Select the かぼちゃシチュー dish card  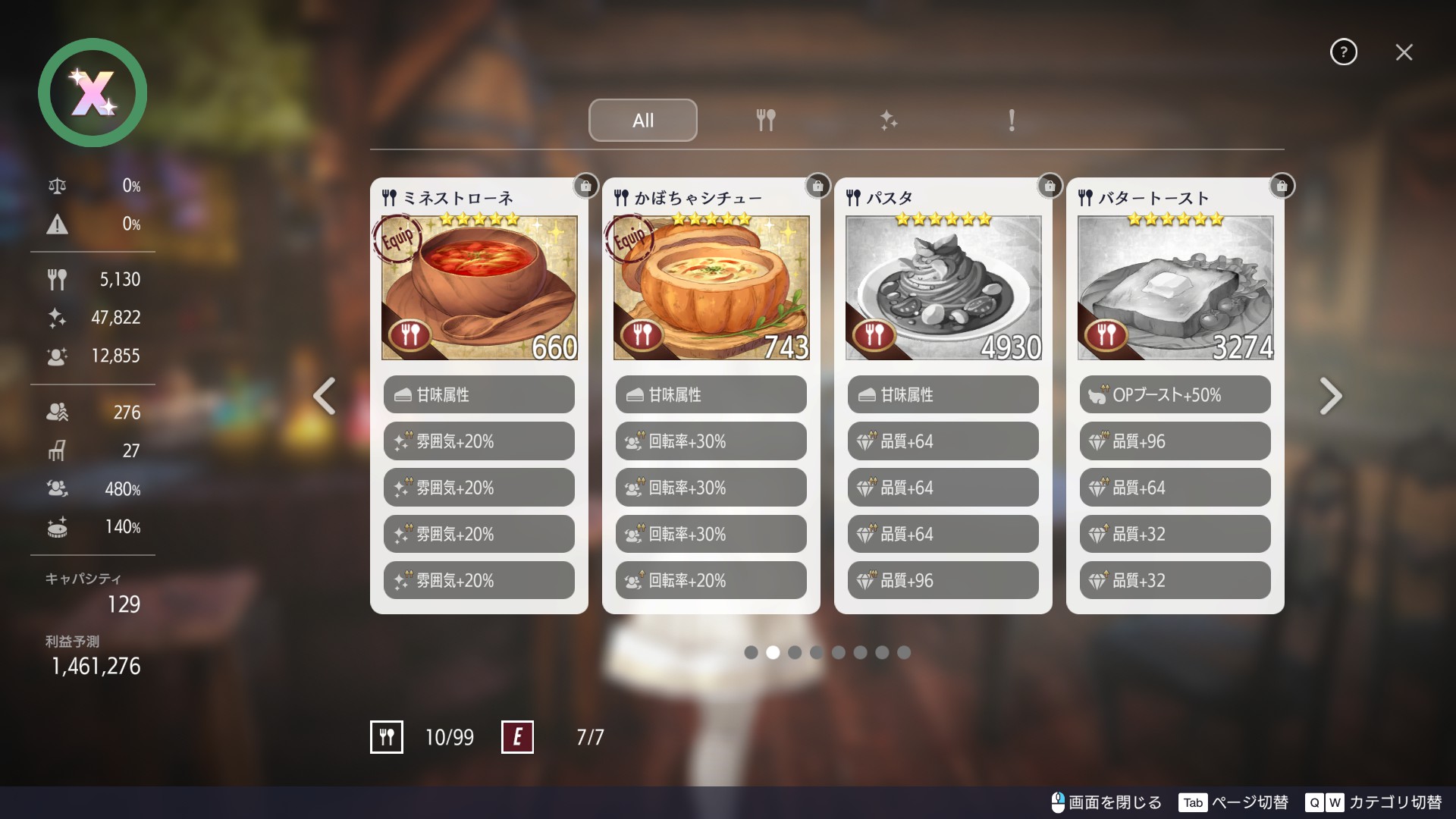click(x=711, y=288)
